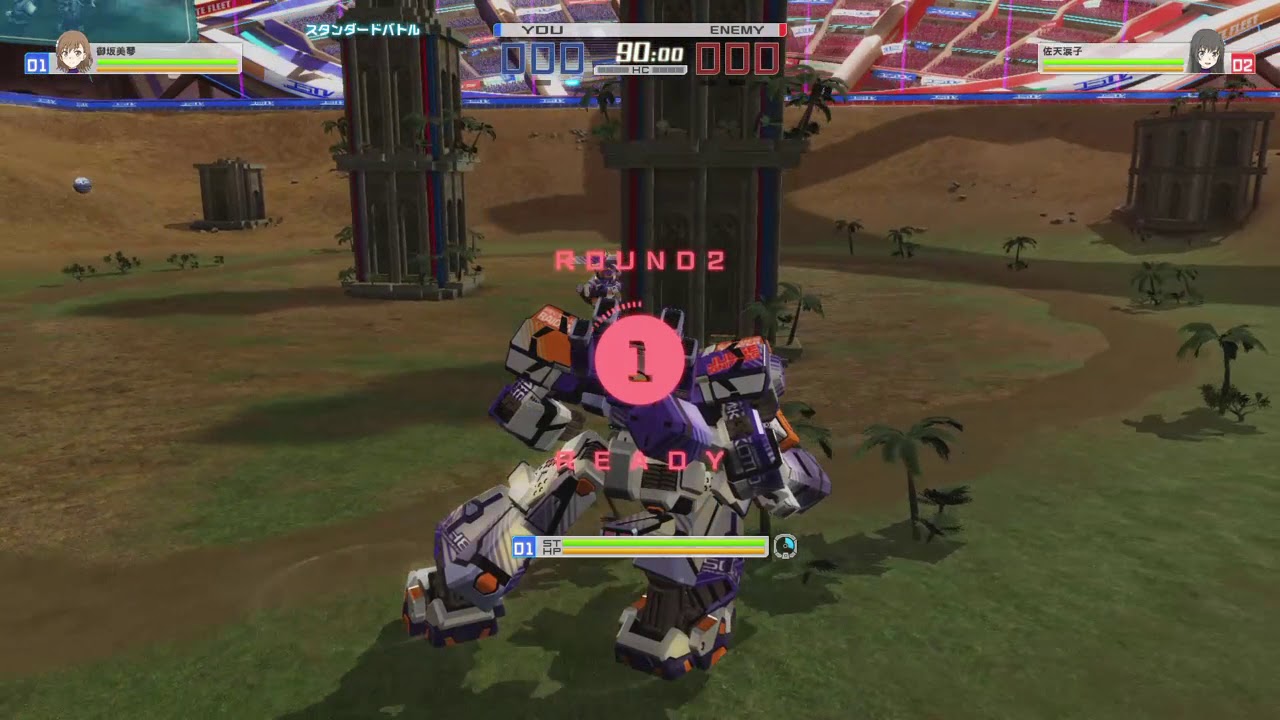Click the 01 marker next to the ST/HP bars
The height and width of the screenshot is (720, 1280).
click(523, 547)
